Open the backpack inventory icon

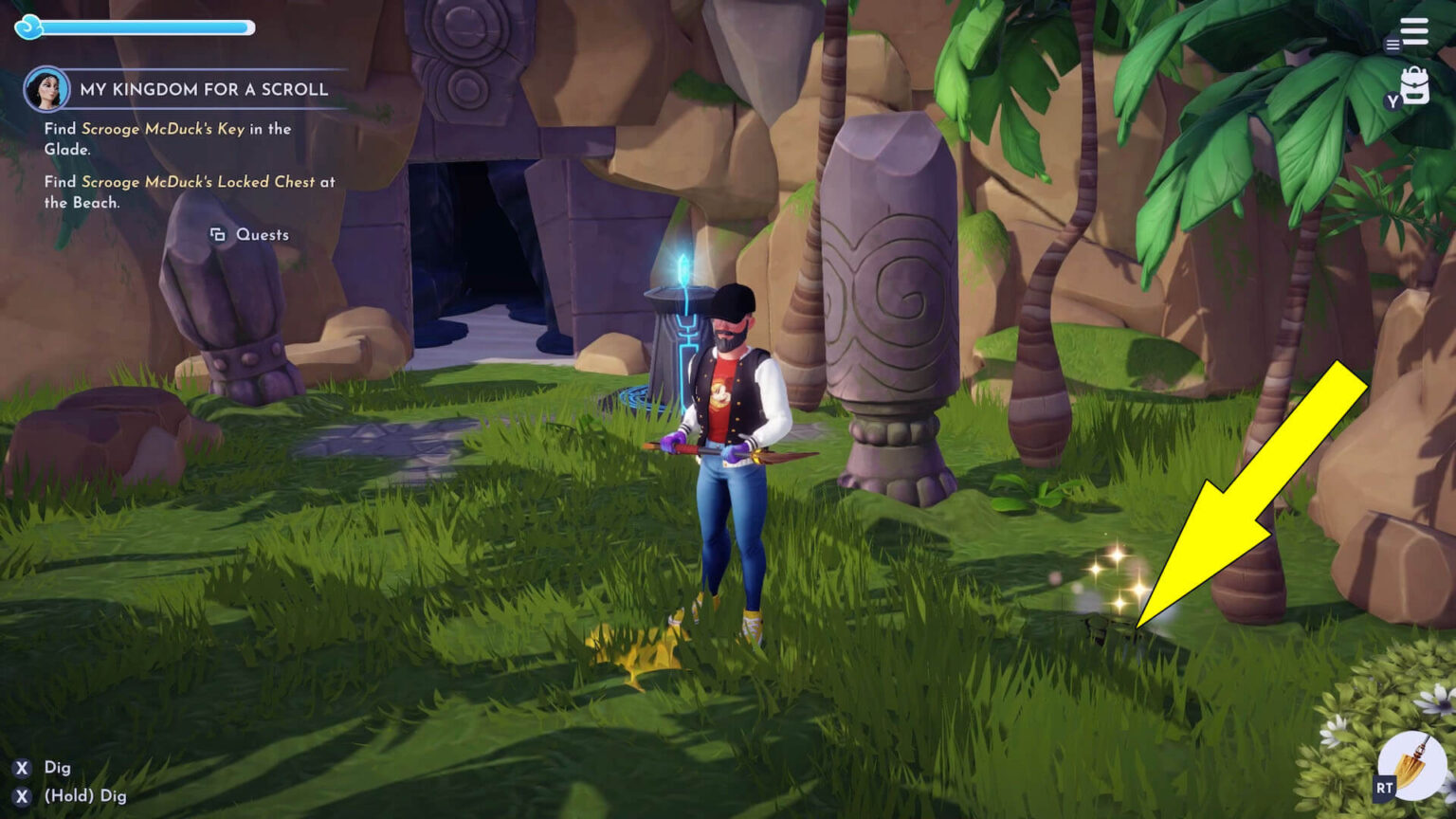click(1413, 86)
